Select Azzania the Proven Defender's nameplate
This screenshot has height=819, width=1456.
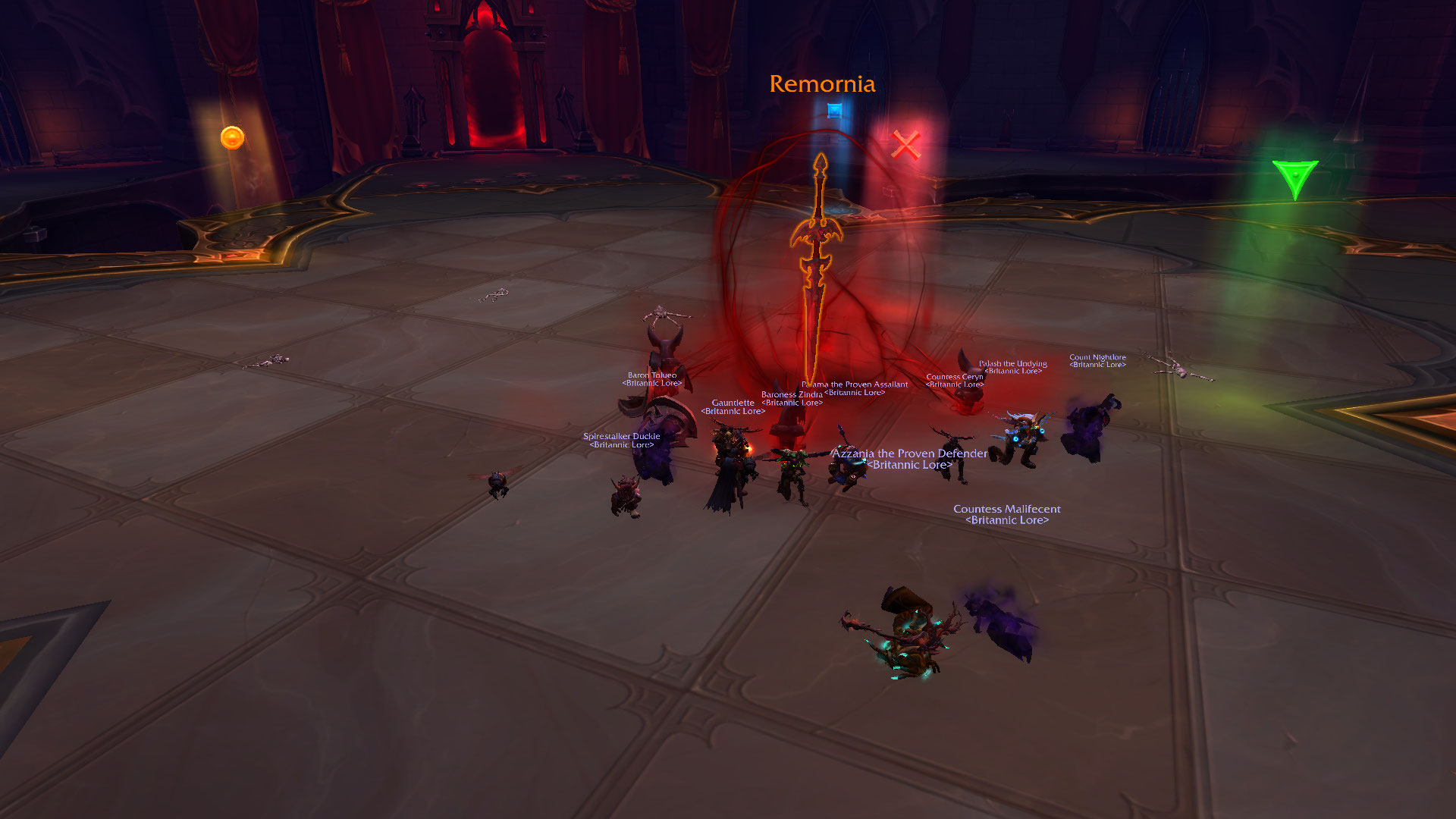point(909,453)
